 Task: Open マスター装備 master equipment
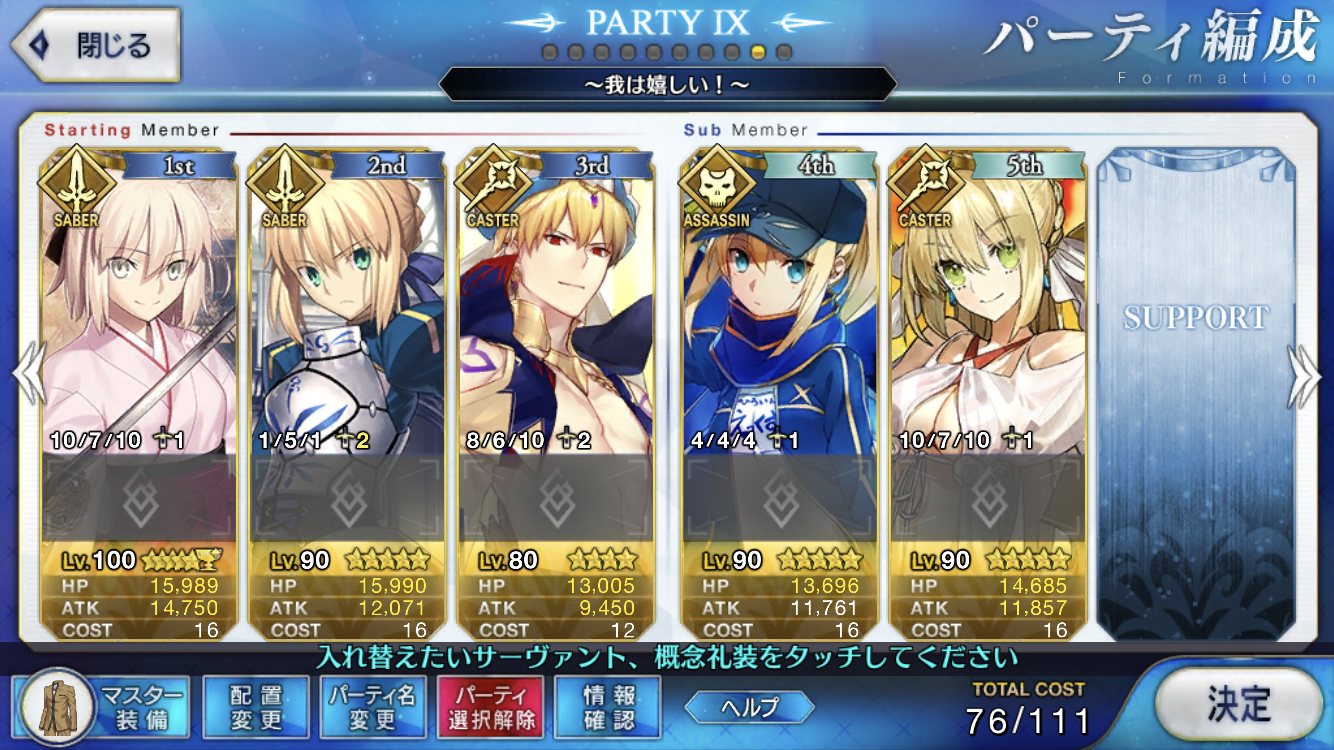(104, 706)
